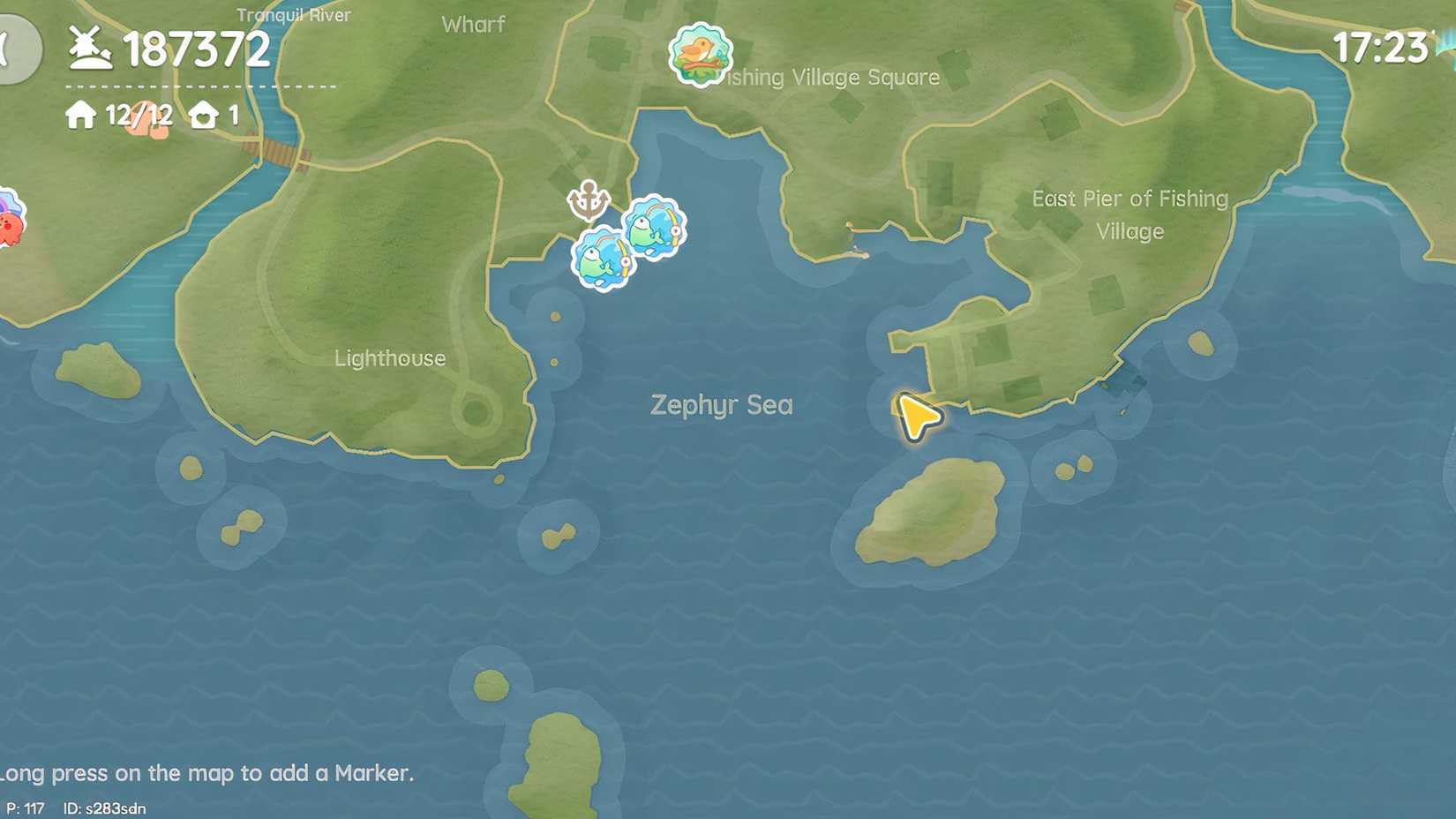Click the marker hint text at bottom
The width and height of the screenshot is (1456, 819).
click(206, 773)
